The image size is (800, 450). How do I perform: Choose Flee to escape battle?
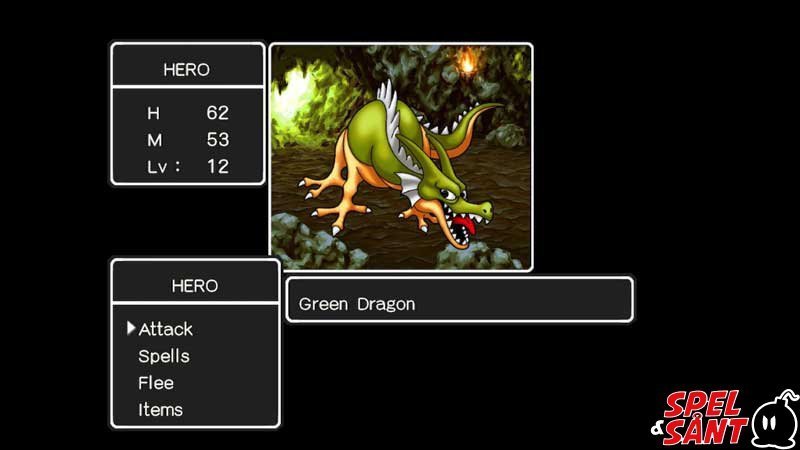coord(156,383)
